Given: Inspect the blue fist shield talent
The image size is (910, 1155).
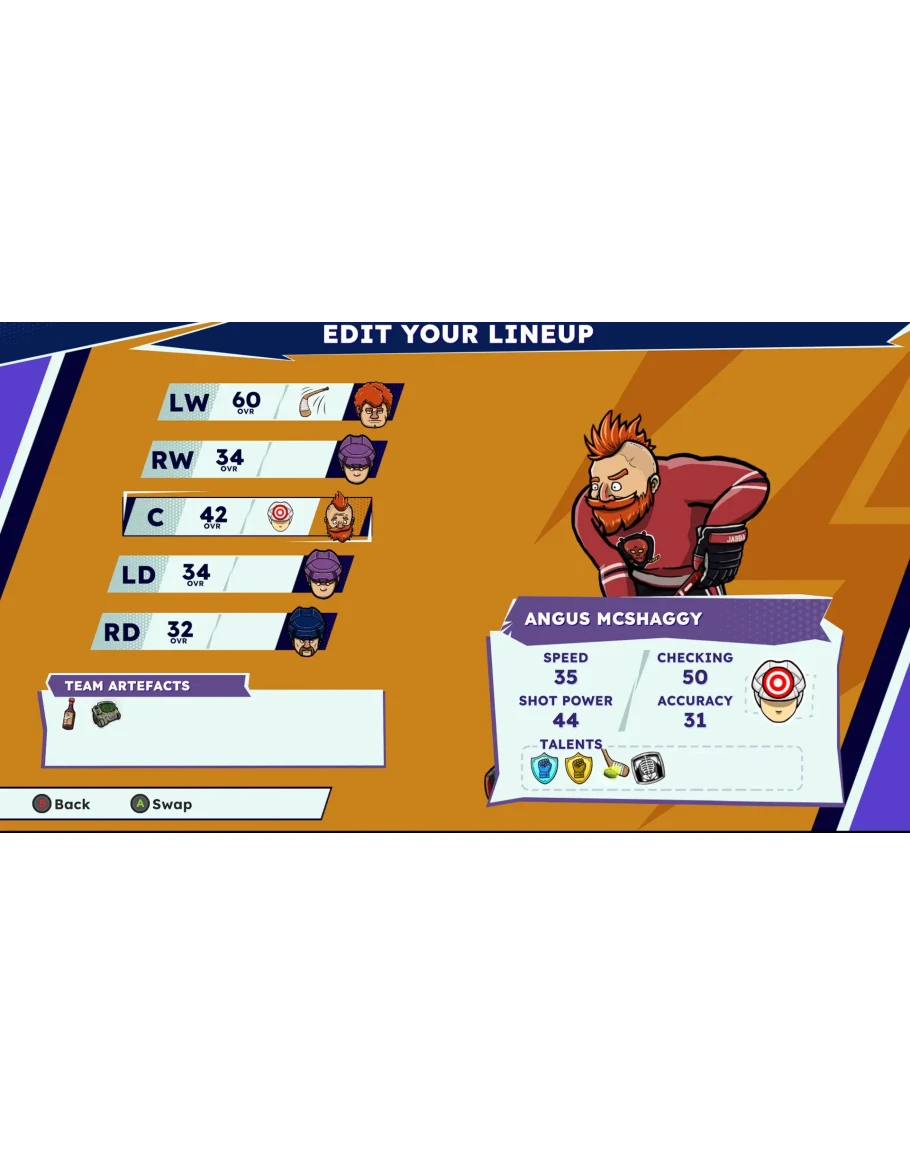Looking at the screenshot, I should [543, 768].
